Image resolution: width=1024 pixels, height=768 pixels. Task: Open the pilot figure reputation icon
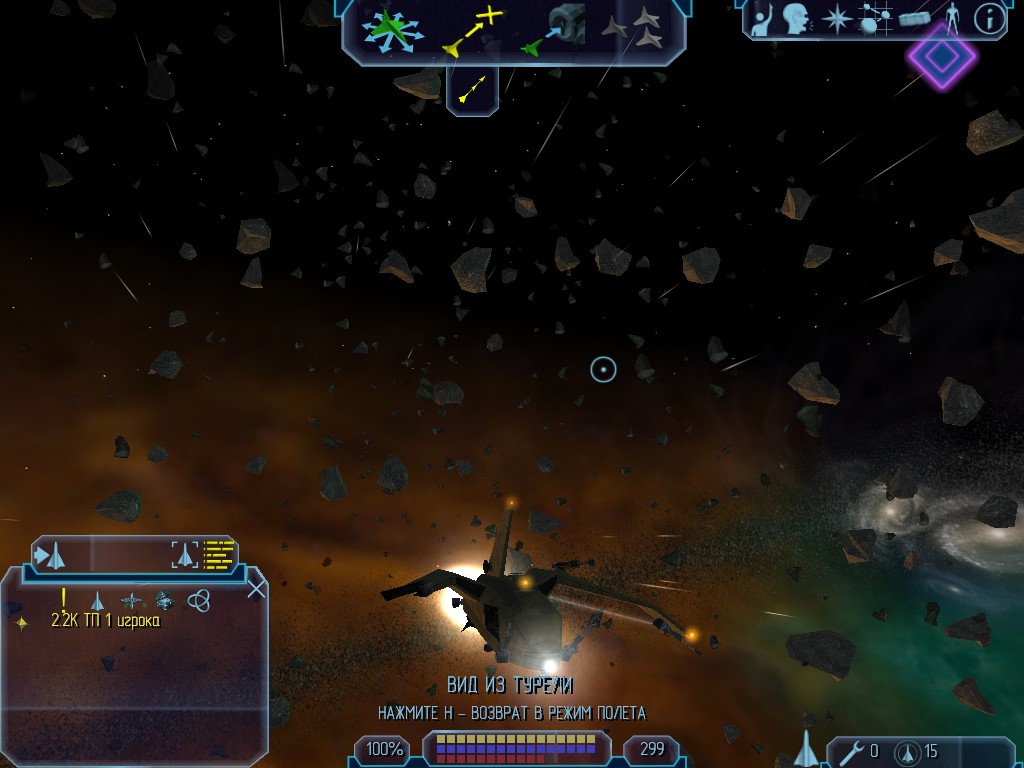point(951,19)
